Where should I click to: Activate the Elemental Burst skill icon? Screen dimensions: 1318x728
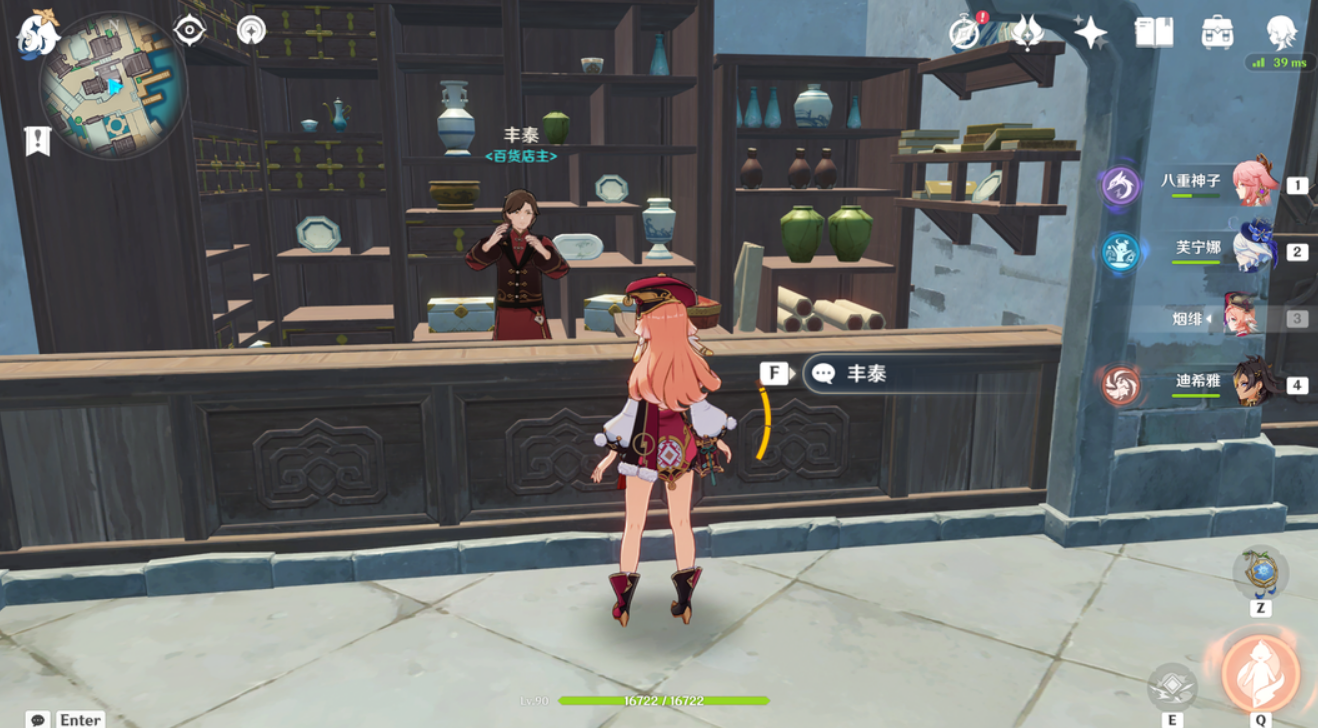(x=1260, y=672)
